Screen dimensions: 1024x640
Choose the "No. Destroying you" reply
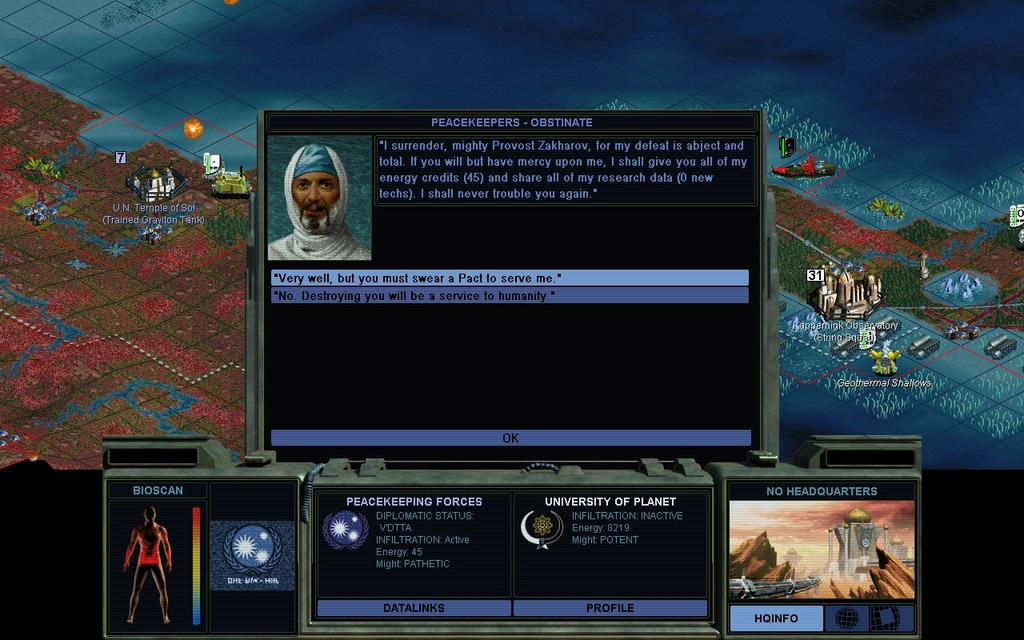pyautogui.click(x=509, y=296)
